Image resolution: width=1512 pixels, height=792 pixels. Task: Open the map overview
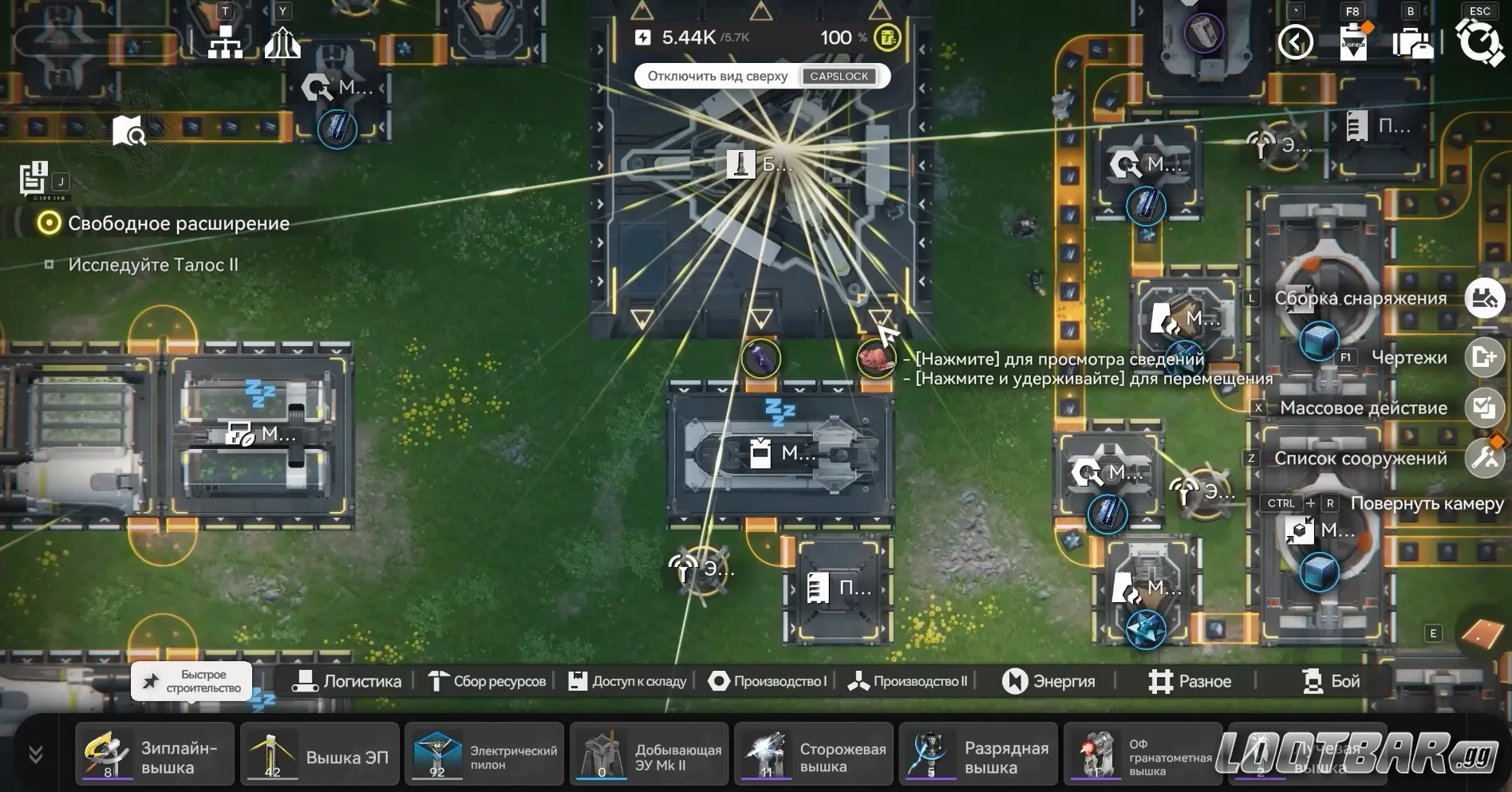coord(128,131)
